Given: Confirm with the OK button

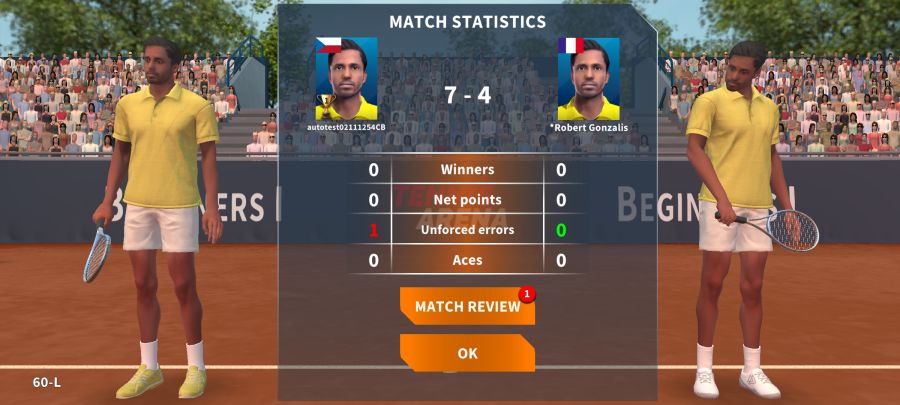Looking at the screenshot, I should (x=467, y=353).
